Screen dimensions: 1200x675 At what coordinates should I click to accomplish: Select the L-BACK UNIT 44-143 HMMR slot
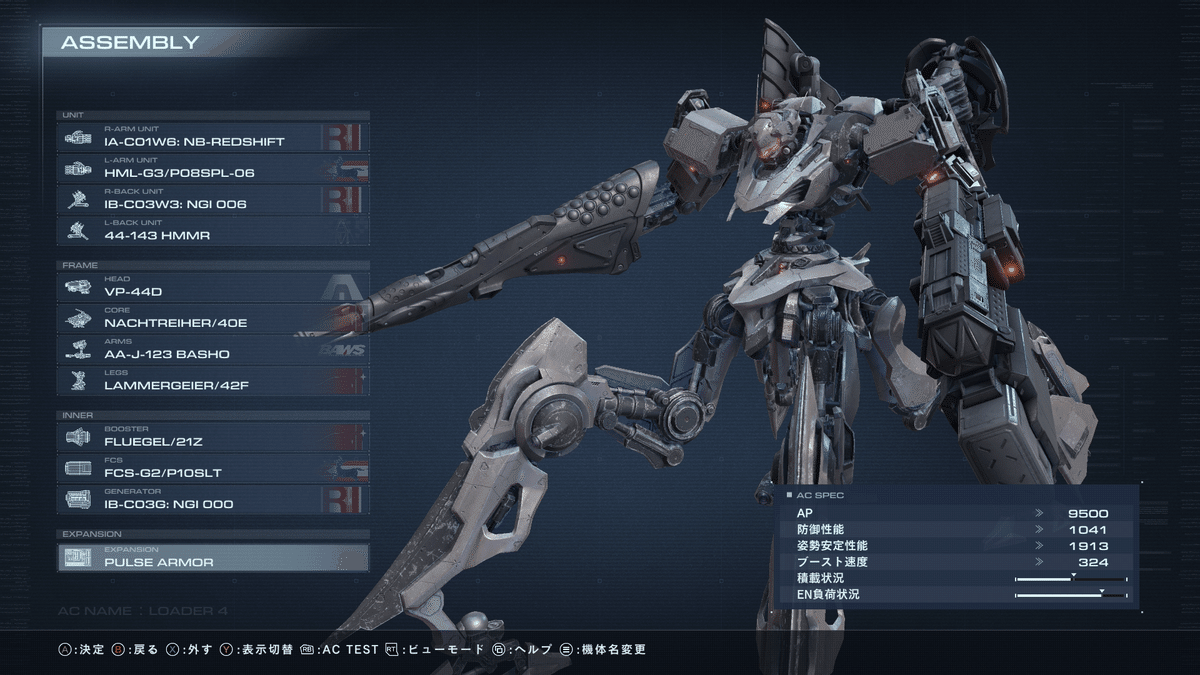pos(212,230)
